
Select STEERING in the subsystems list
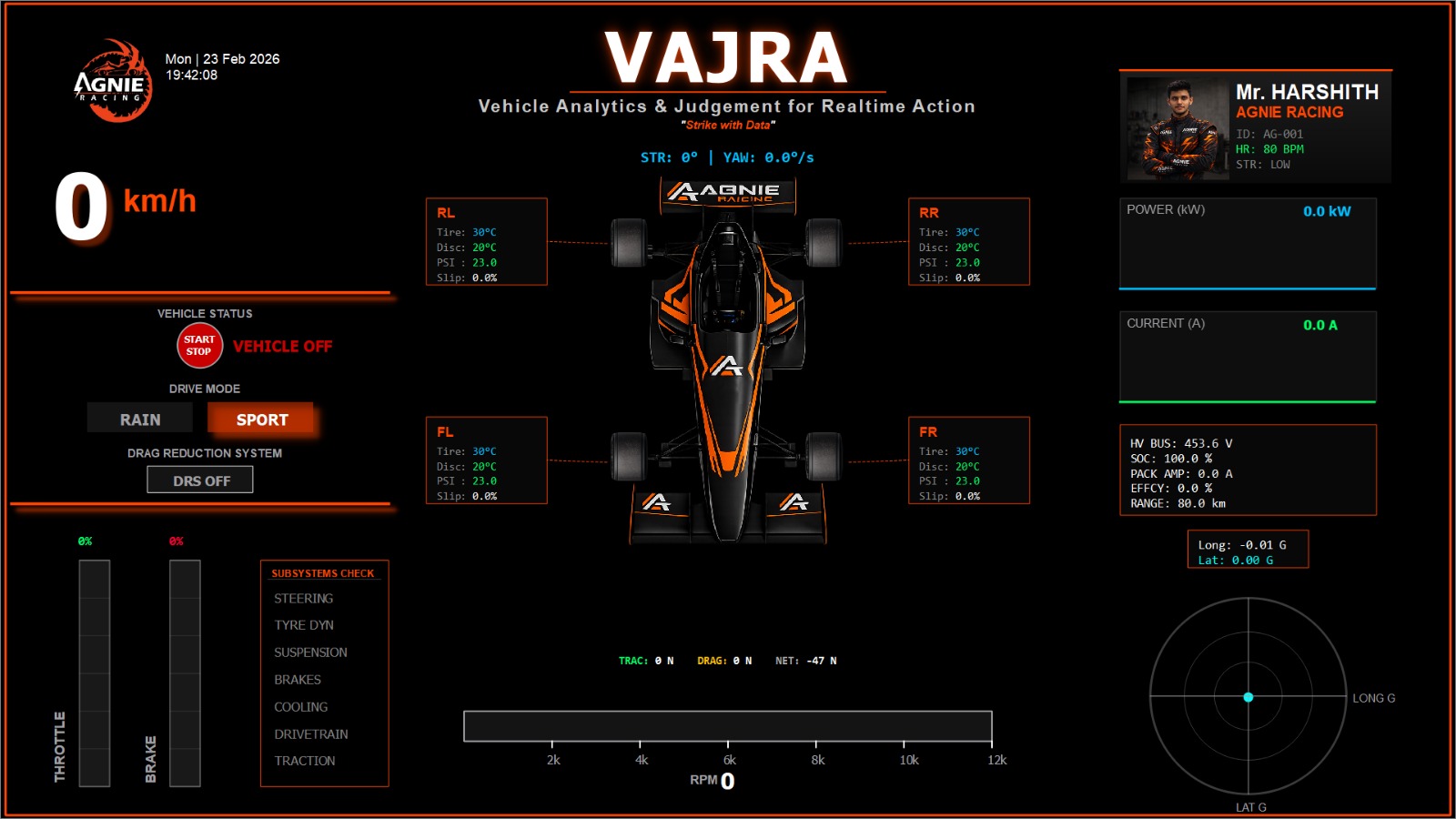click(x=303, y=599)
